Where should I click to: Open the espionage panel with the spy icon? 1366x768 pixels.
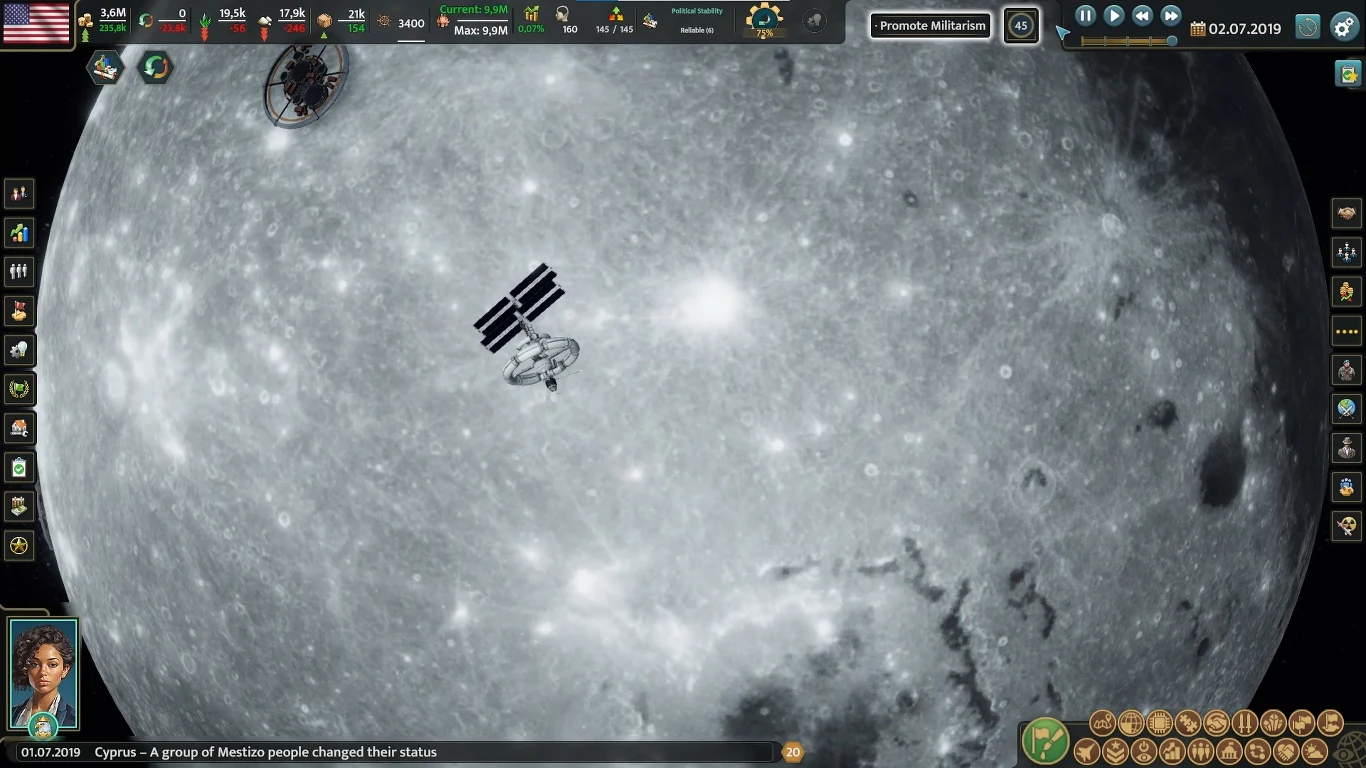(1347, 448)
